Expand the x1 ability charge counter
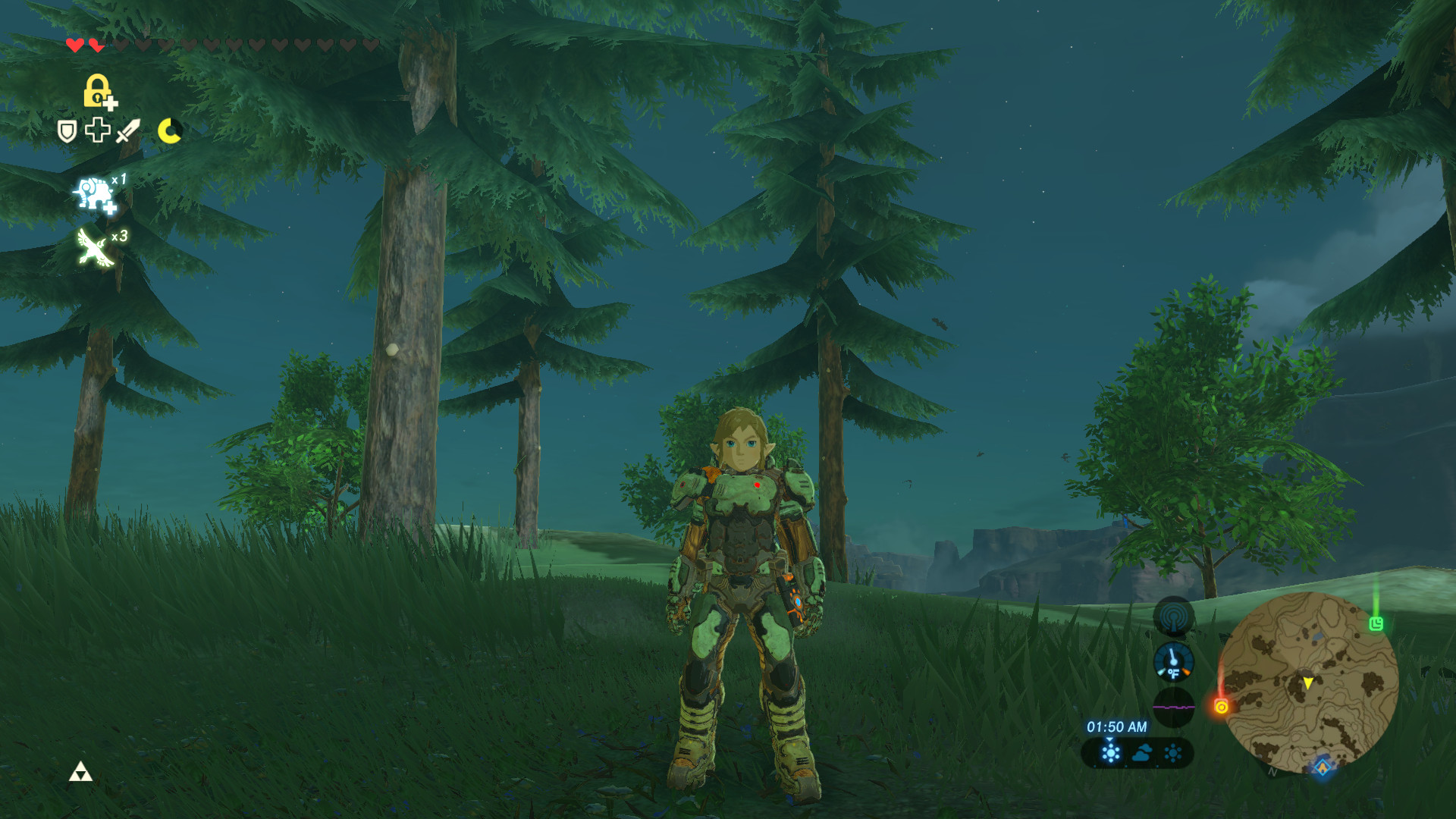 pos(119,180)
